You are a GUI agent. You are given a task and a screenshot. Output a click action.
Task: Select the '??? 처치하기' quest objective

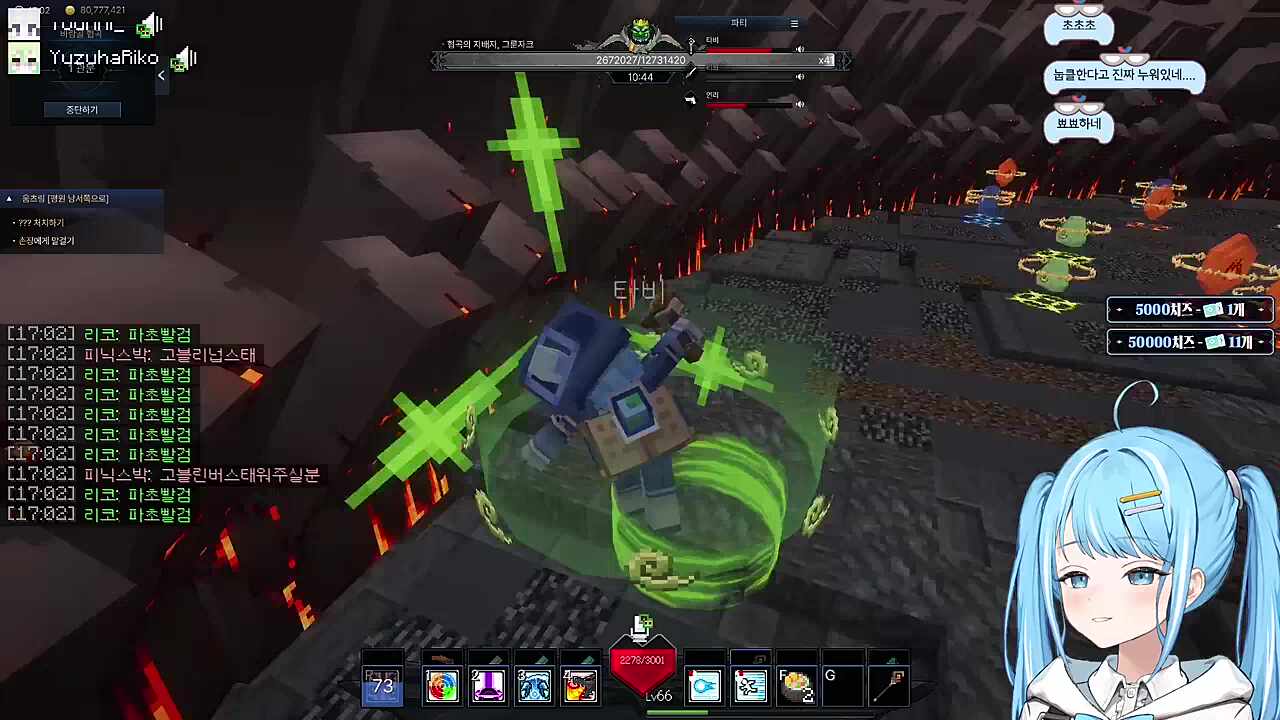pos(41,222)
